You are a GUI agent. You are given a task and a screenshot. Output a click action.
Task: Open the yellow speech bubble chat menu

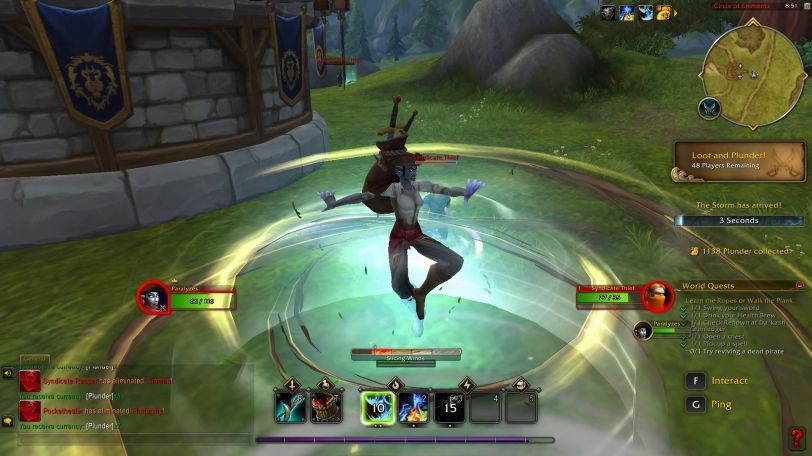pyautogui.click(x=8, y=423)
